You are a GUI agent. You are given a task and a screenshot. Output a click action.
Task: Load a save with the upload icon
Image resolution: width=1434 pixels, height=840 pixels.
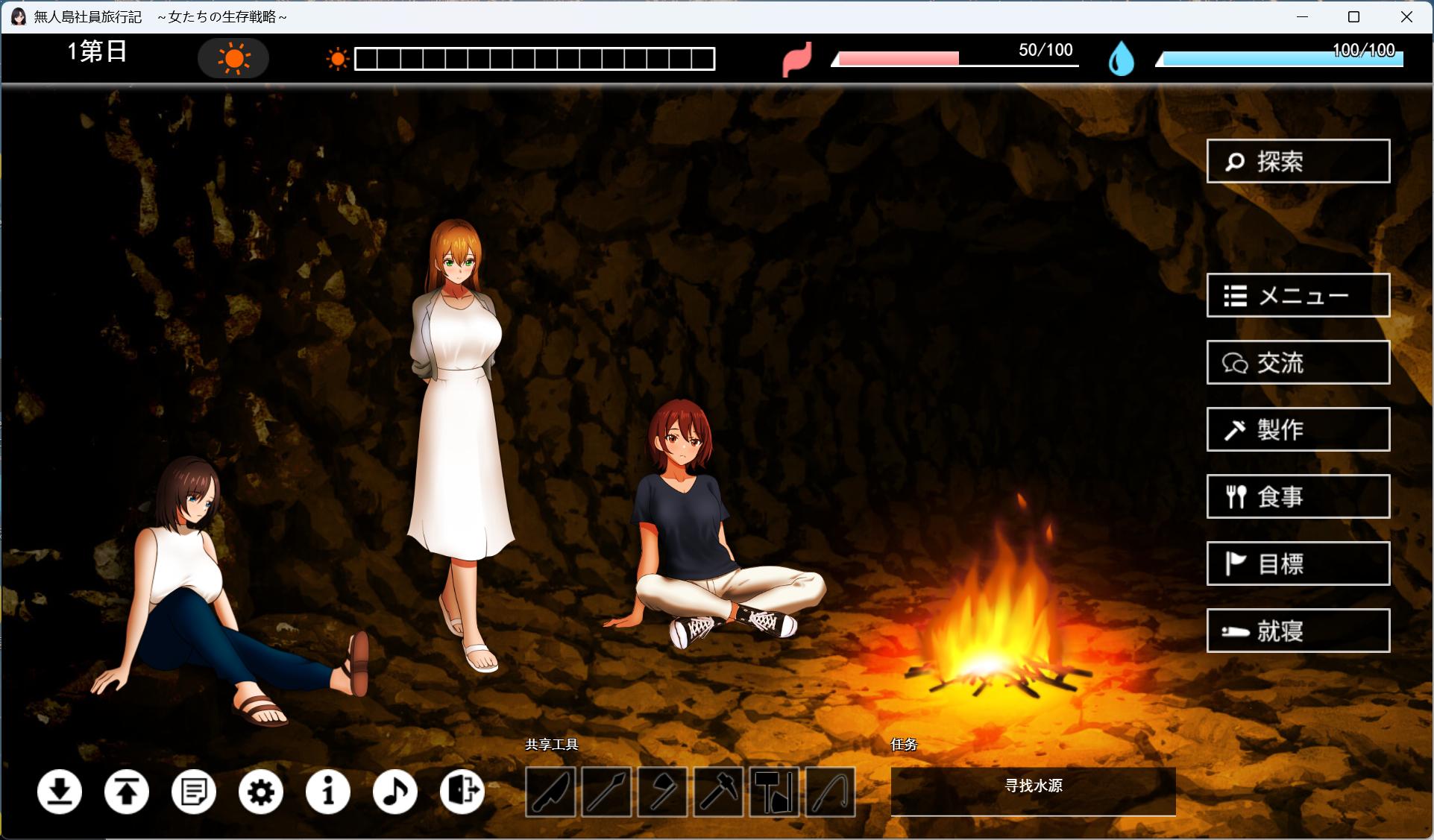tap(127, 792)
